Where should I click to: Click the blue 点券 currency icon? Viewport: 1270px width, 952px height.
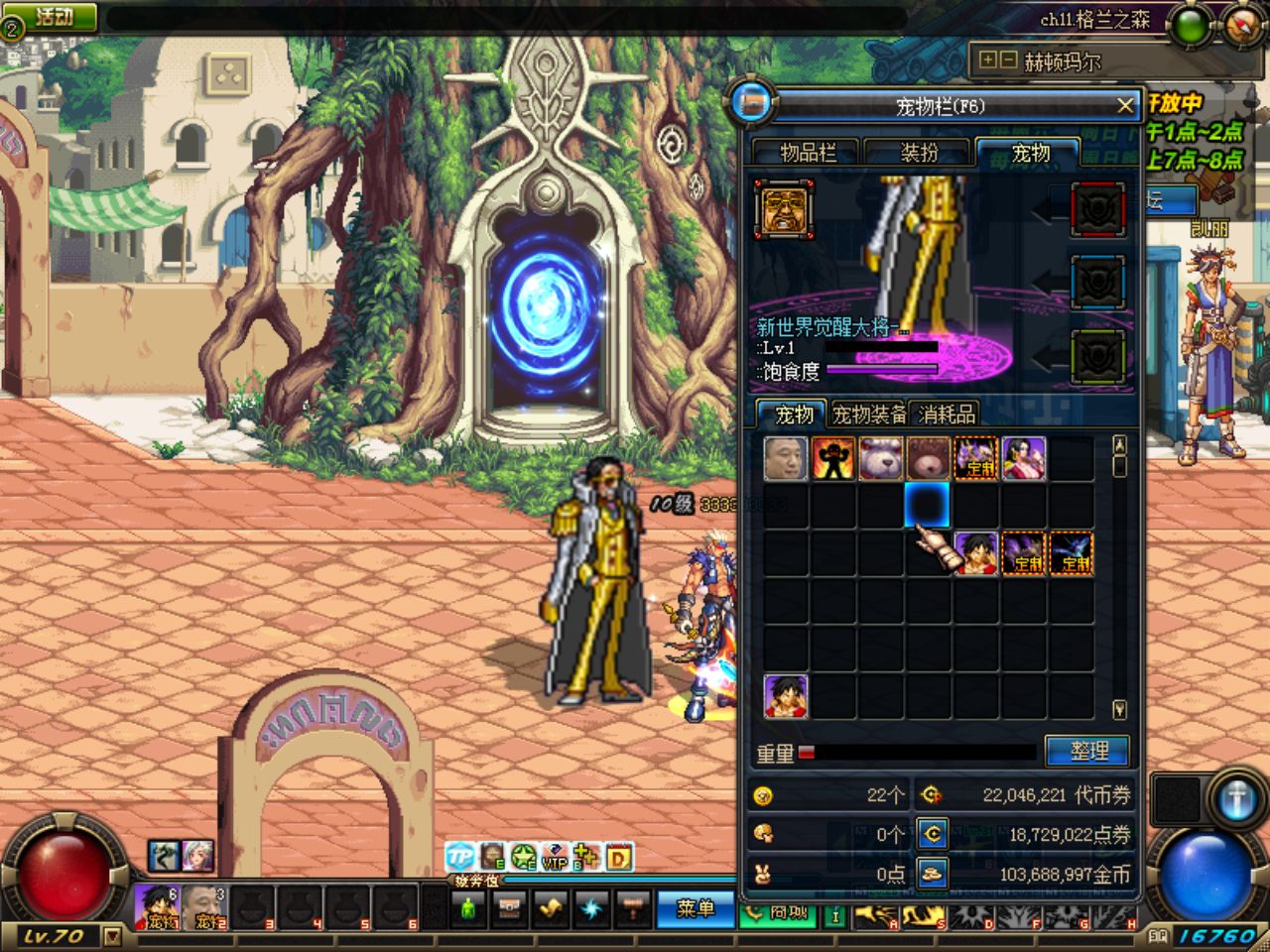coord(930,834)
